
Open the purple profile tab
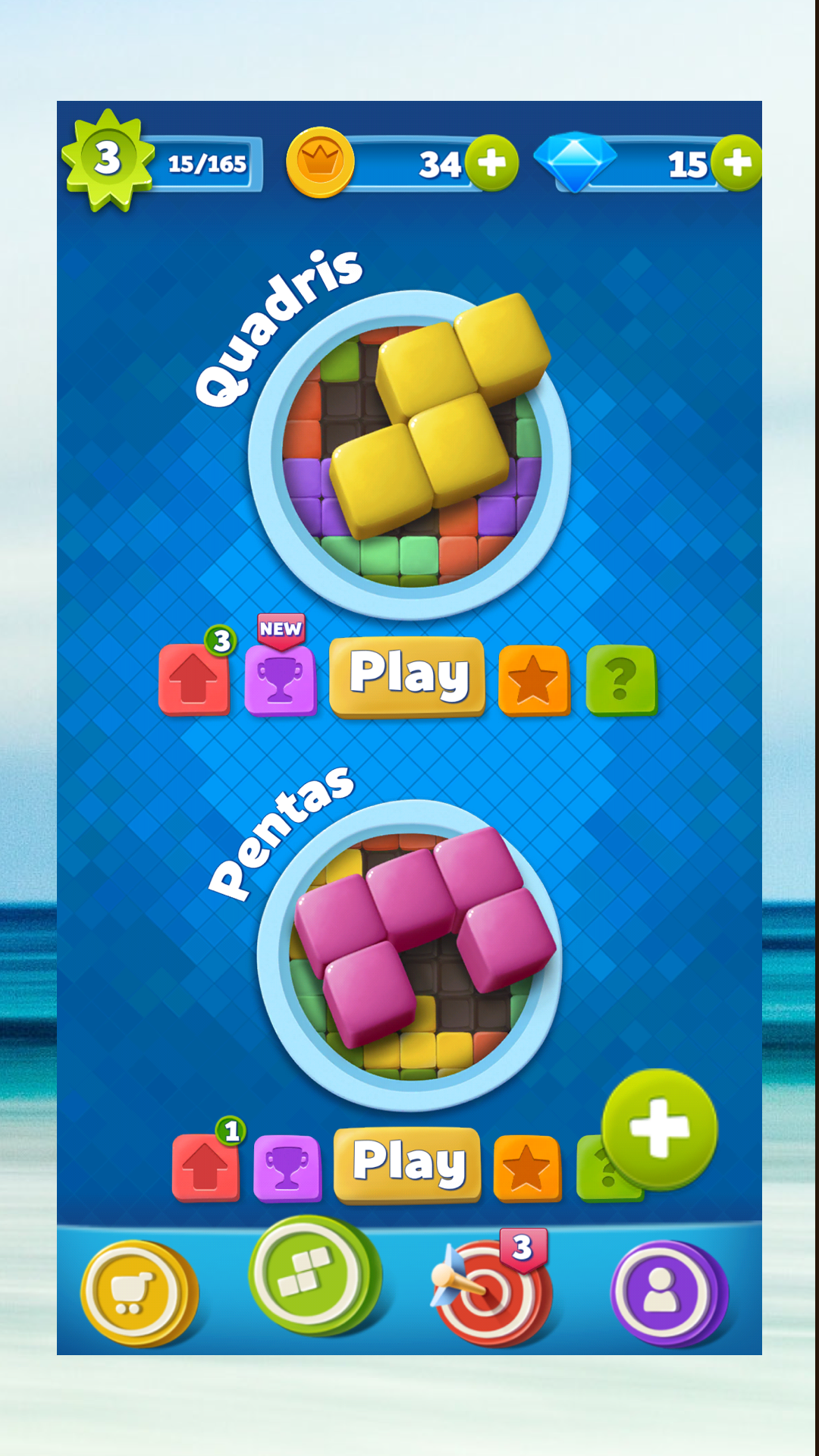point(664,1292)
